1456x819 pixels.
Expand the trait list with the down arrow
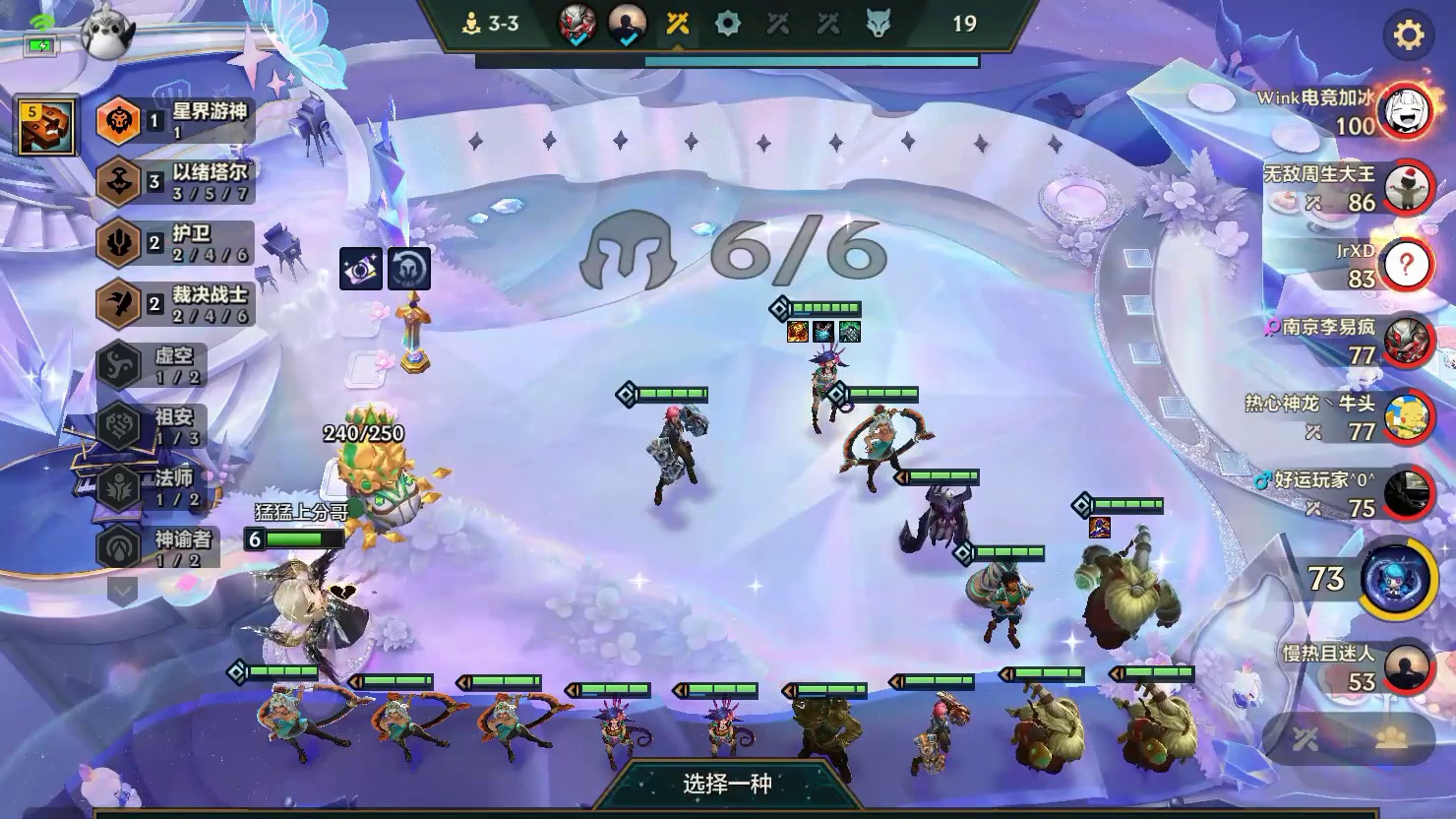pos(122,591)
